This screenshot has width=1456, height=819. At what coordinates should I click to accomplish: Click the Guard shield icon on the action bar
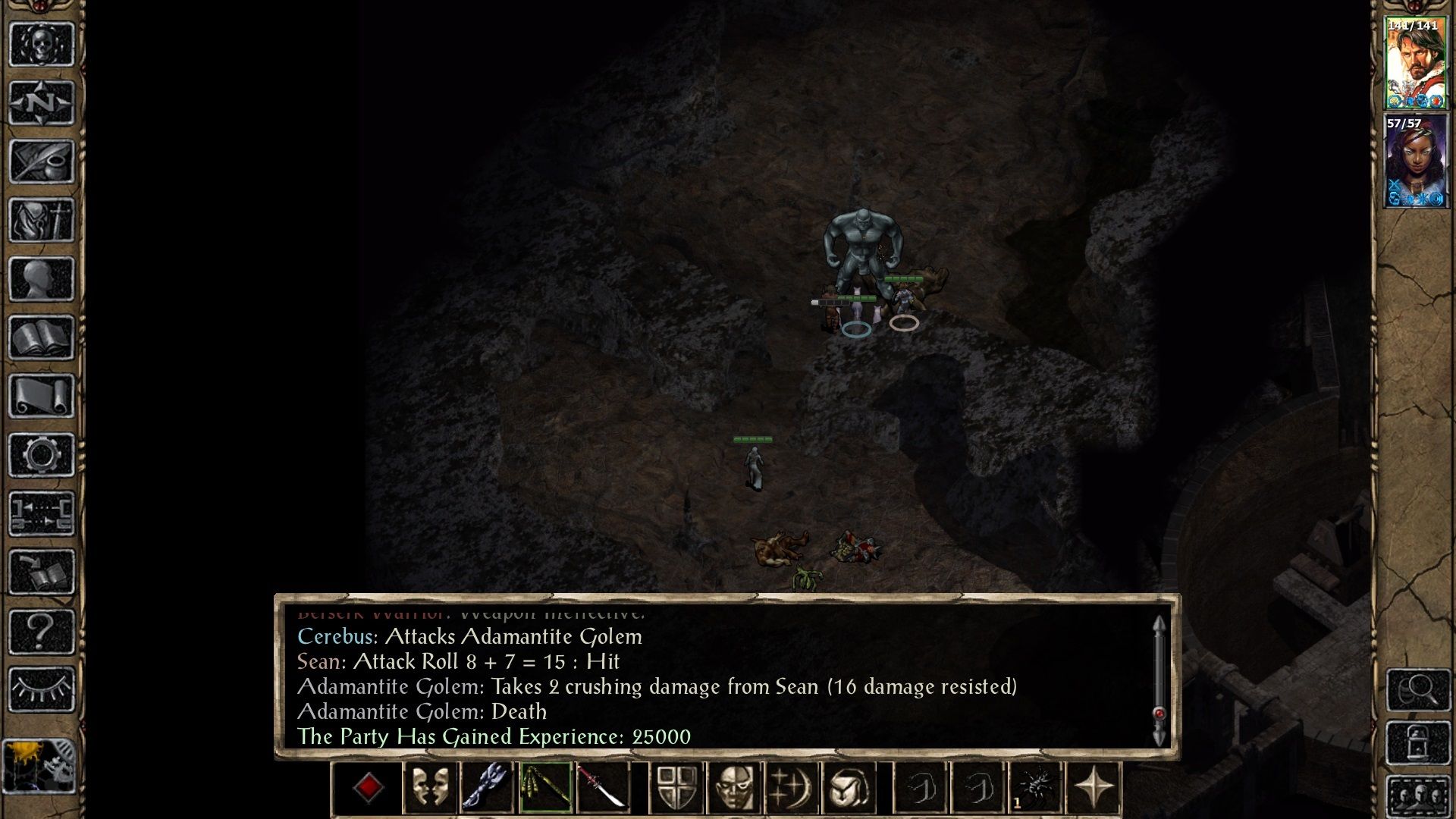677,787
